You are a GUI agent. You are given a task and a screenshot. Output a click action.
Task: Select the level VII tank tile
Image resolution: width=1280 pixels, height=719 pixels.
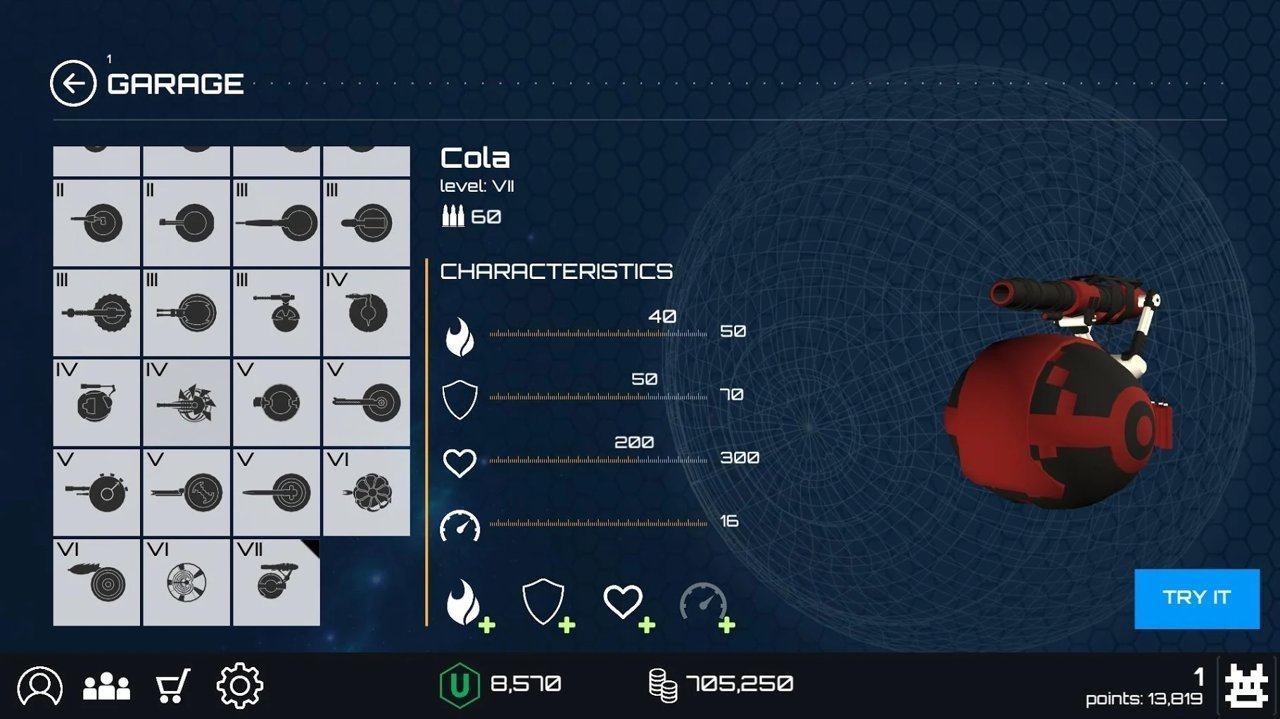tap(276, 582)
